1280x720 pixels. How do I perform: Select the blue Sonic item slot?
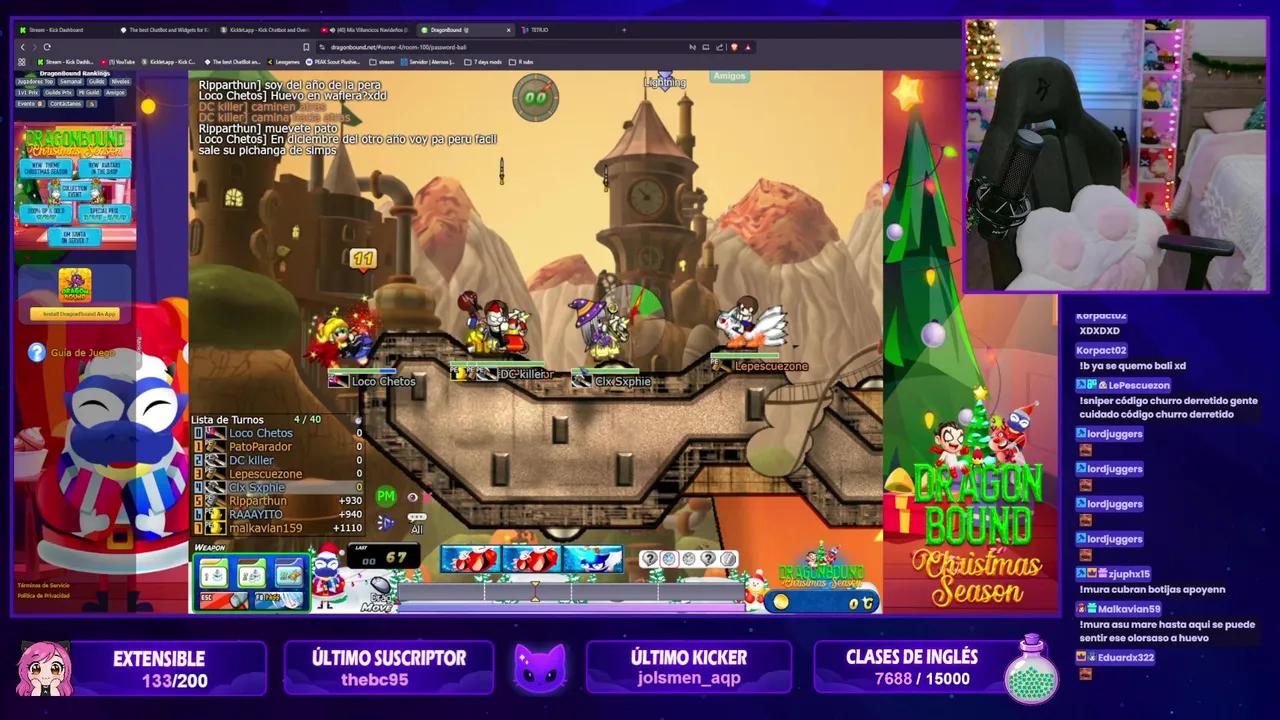(x=592, y=560)
